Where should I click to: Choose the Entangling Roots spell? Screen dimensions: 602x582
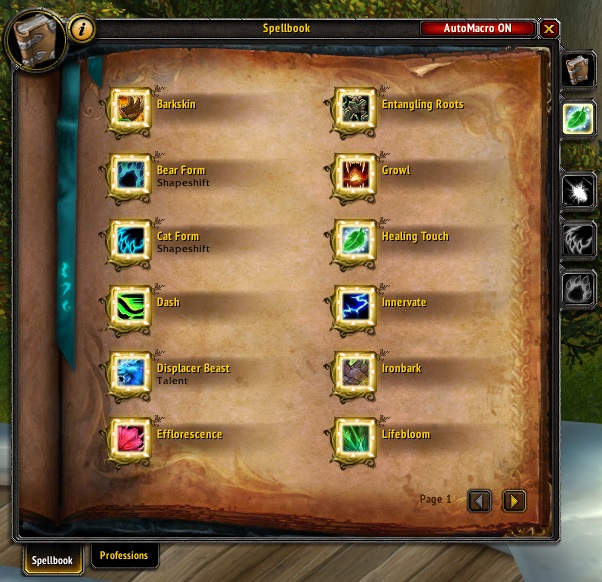point(355,111)
